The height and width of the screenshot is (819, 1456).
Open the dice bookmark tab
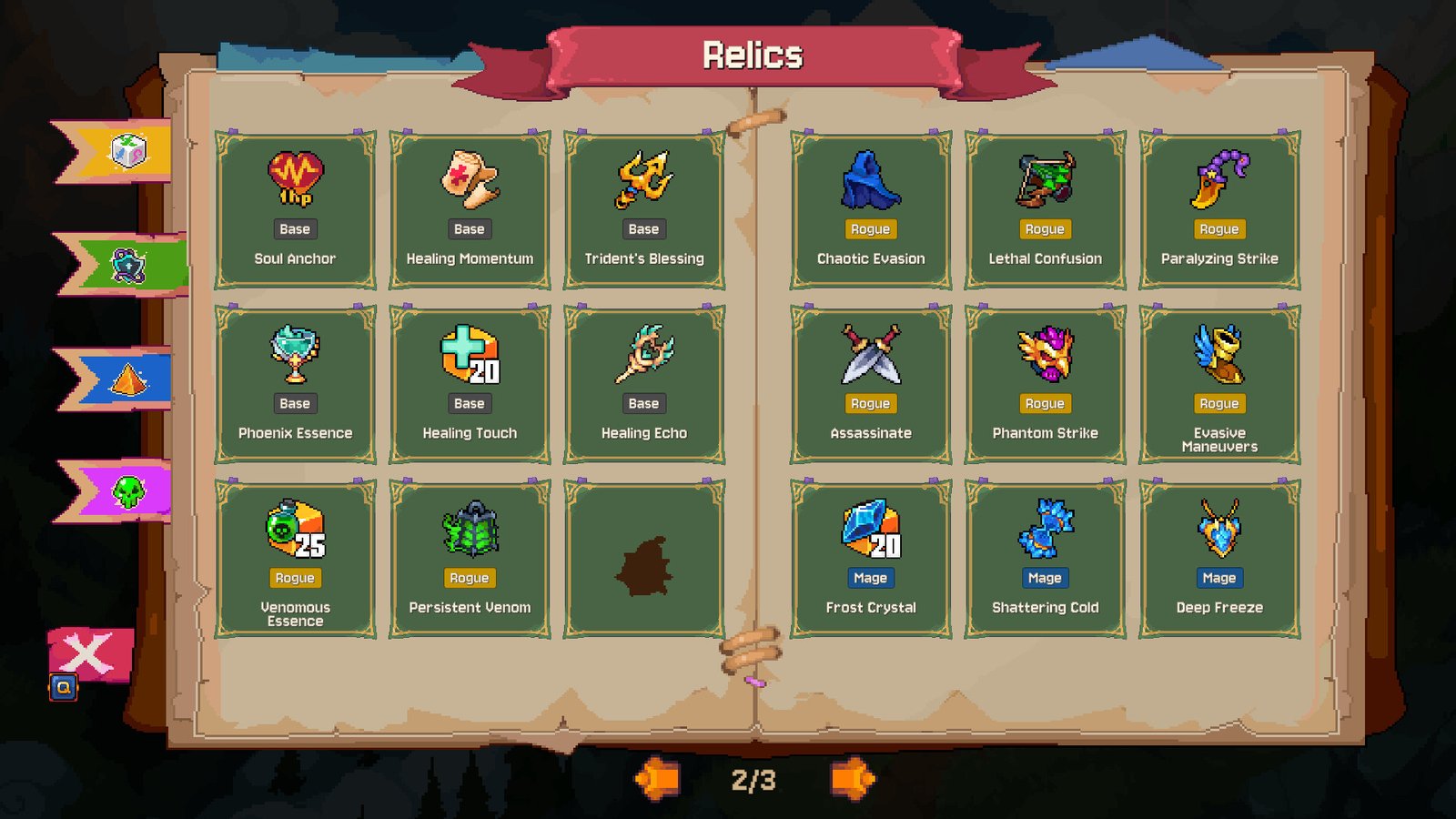pos(126,151)
